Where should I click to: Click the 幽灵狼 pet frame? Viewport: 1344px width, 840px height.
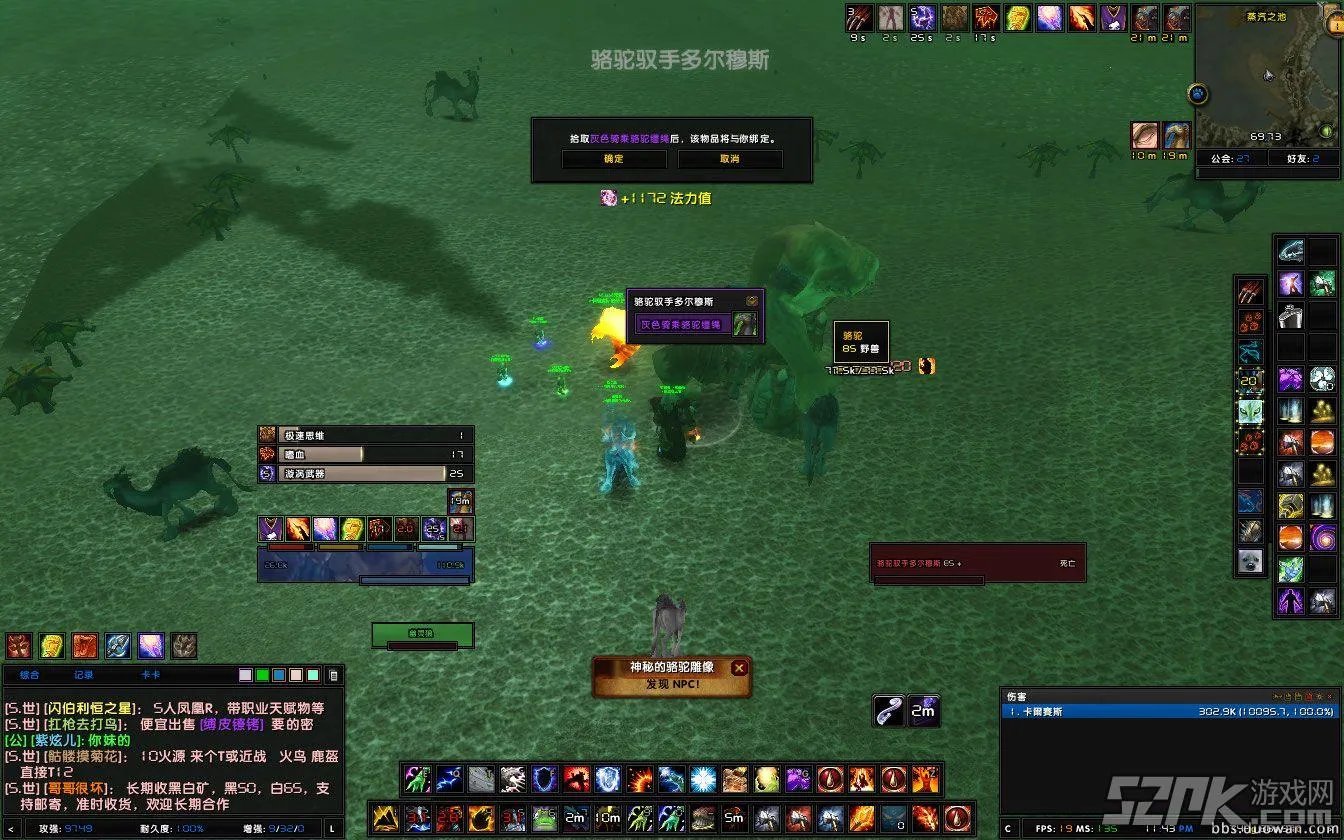coord(421,634)
